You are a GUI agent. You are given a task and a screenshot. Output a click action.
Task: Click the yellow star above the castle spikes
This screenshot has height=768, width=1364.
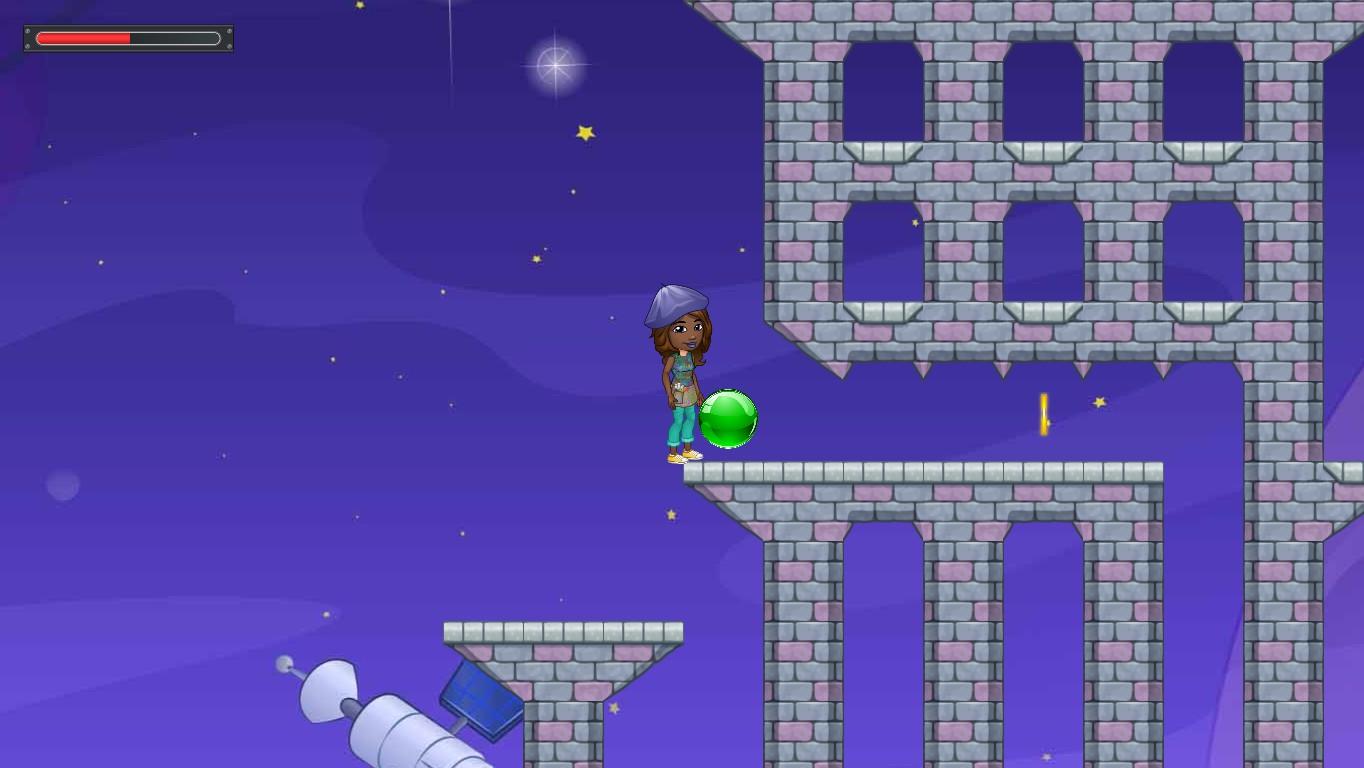[x=913, y=224]
